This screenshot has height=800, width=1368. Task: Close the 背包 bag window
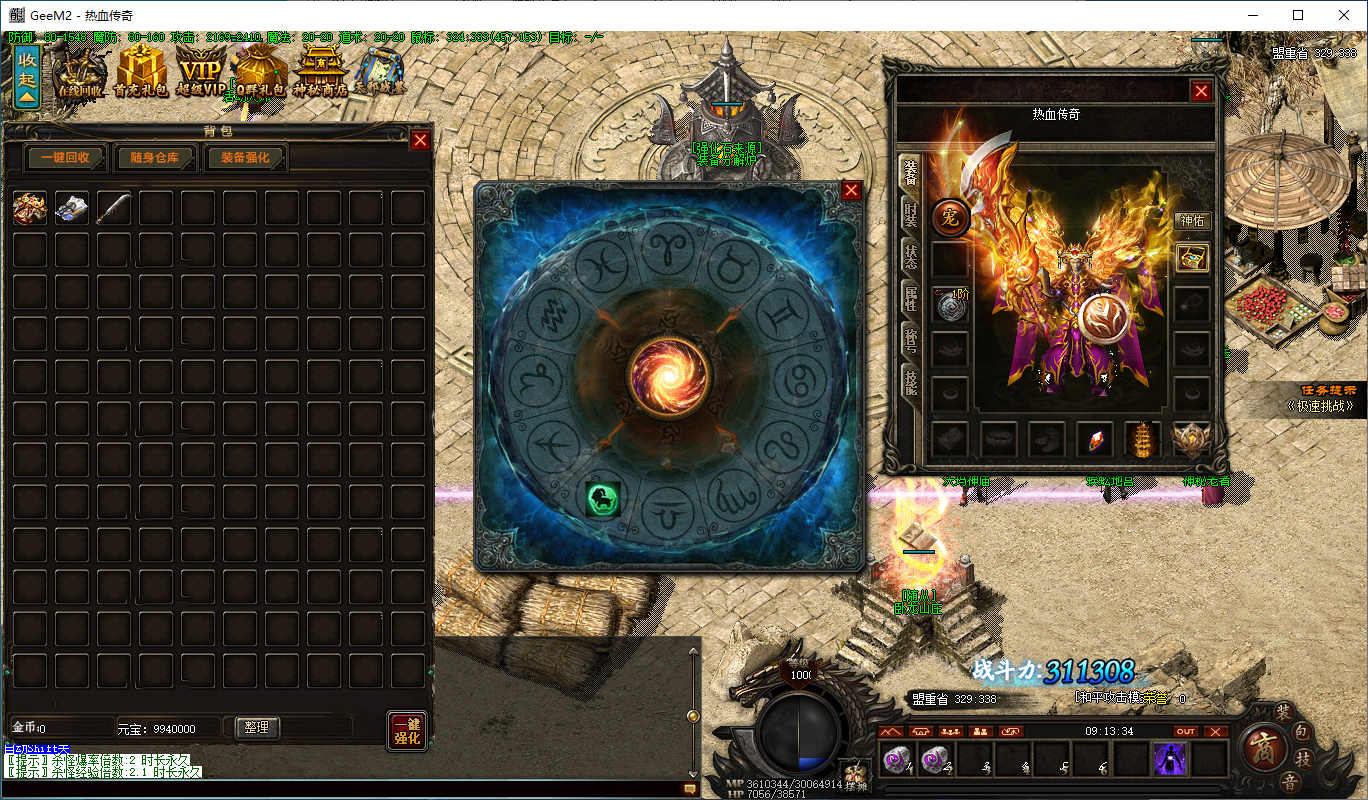421,141
